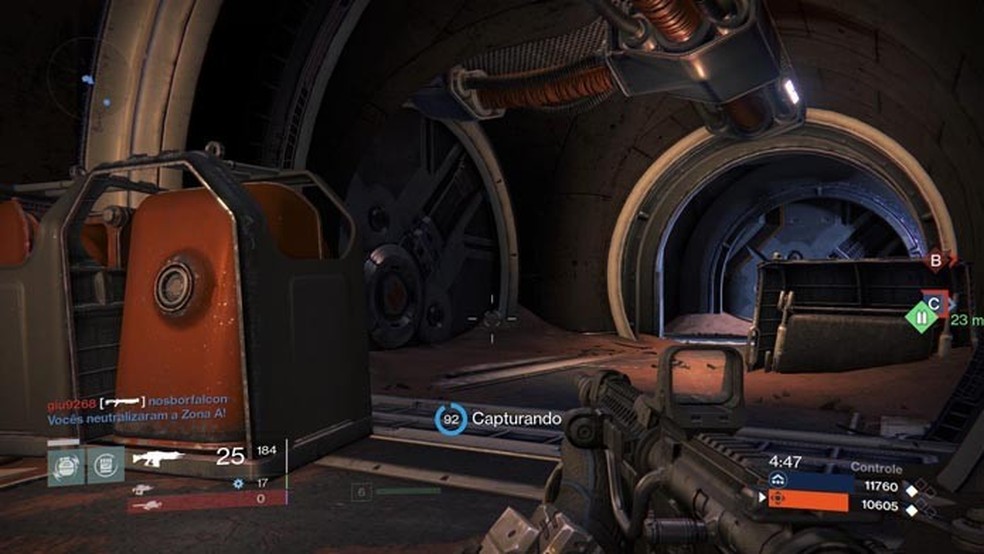Click the Capturando progress ring

(452, 418)
